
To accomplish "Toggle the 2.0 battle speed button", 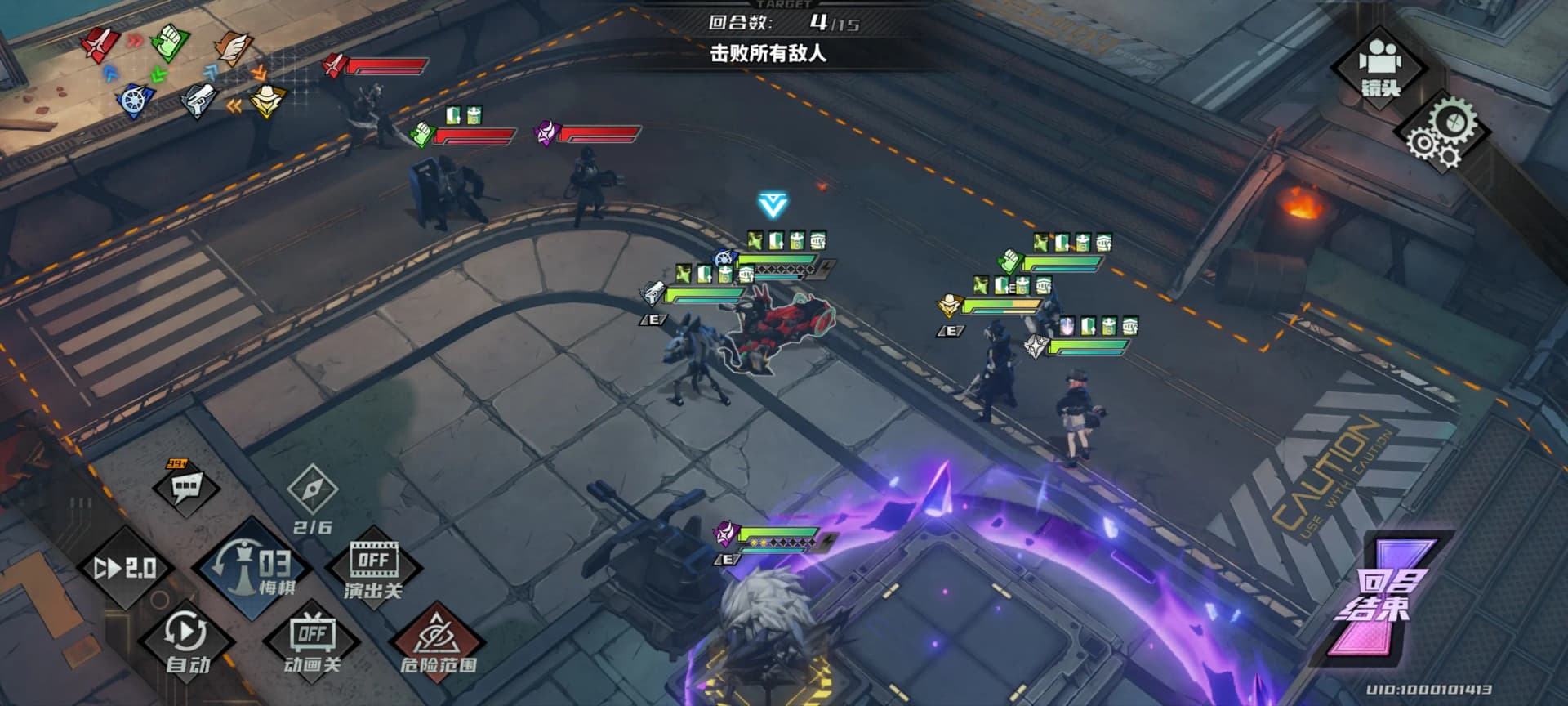I will click(x=125, y=568).
